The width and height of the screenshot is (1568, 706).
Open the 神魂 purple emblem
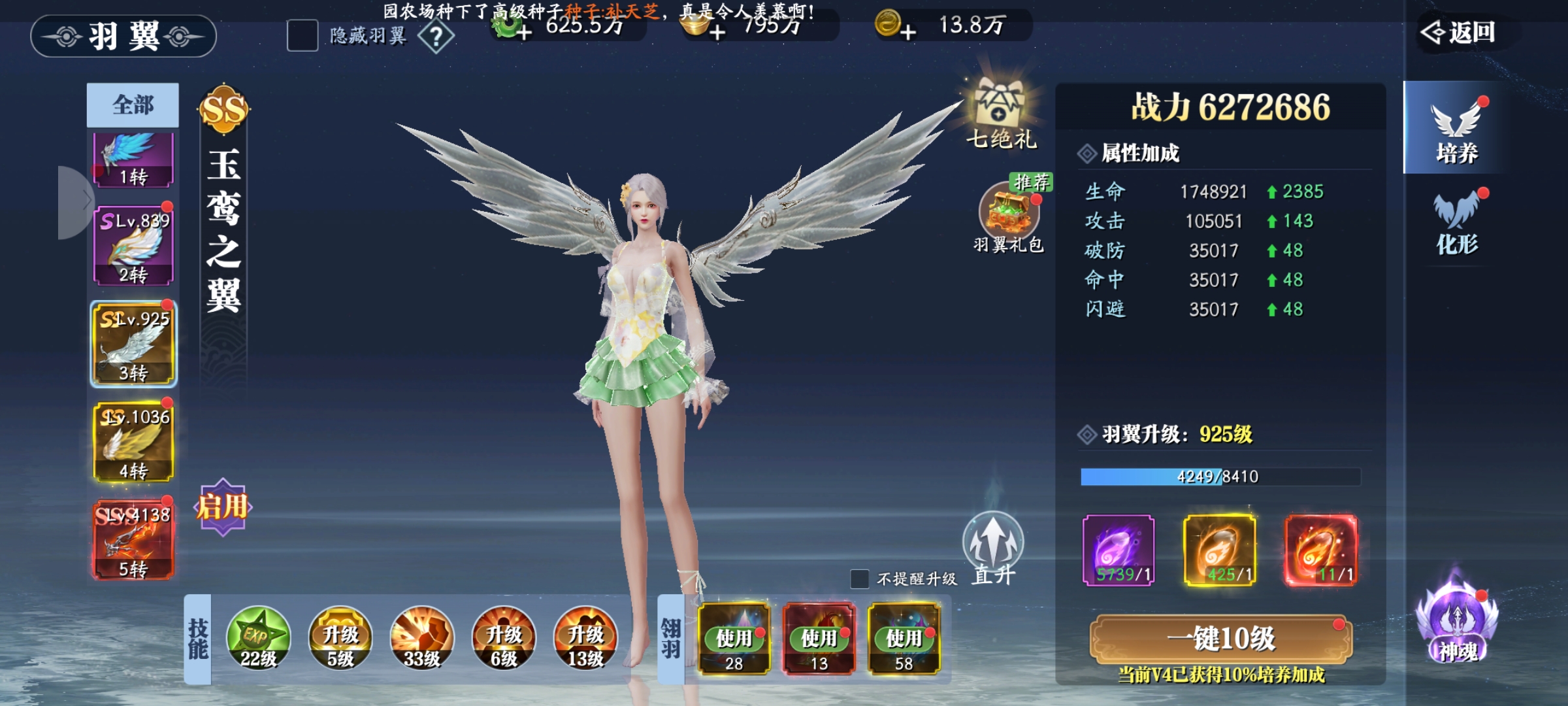coord(1457,624)
